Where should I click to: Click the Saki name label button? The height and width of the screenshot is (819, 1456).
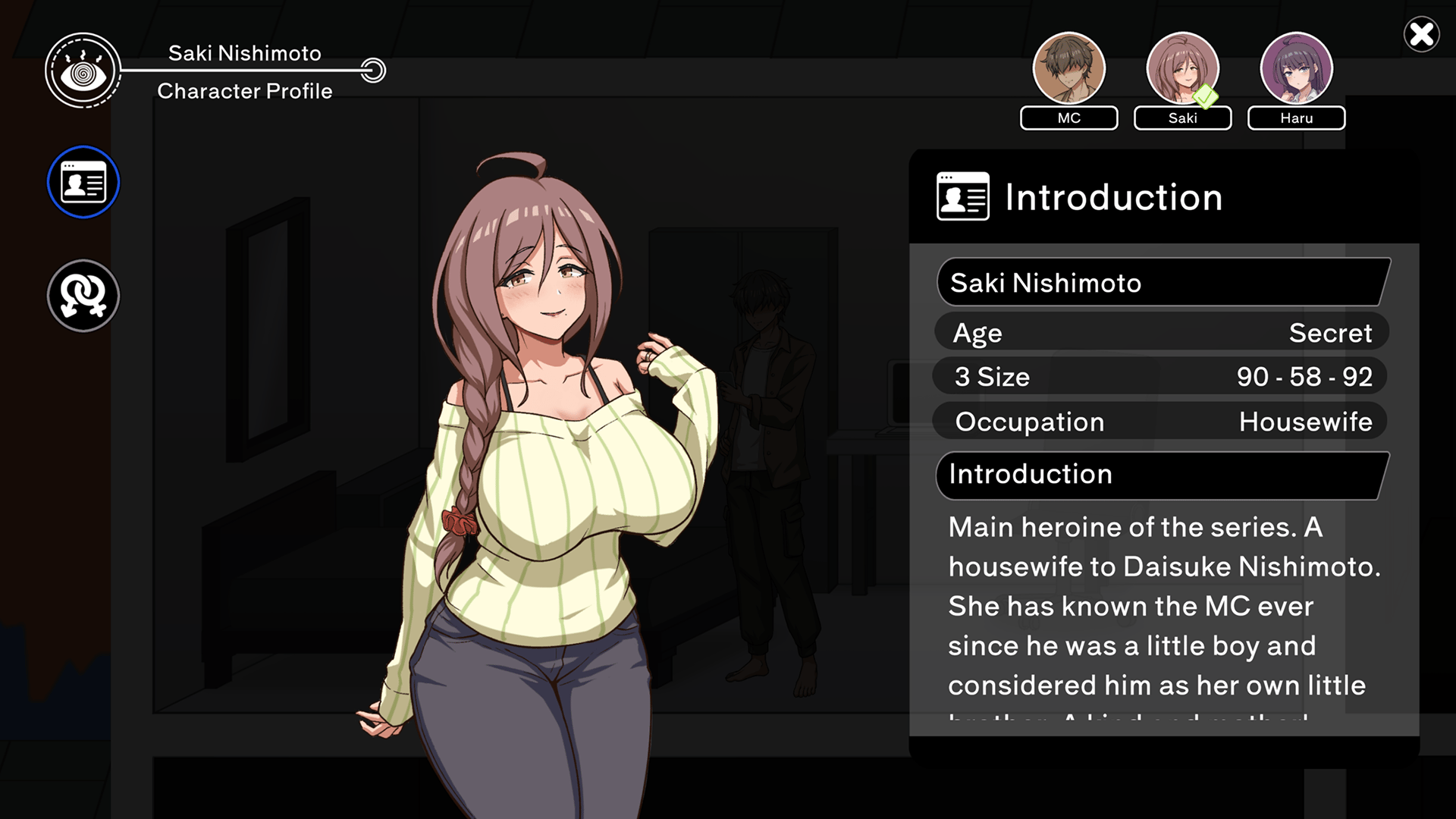click(1182, 118)
